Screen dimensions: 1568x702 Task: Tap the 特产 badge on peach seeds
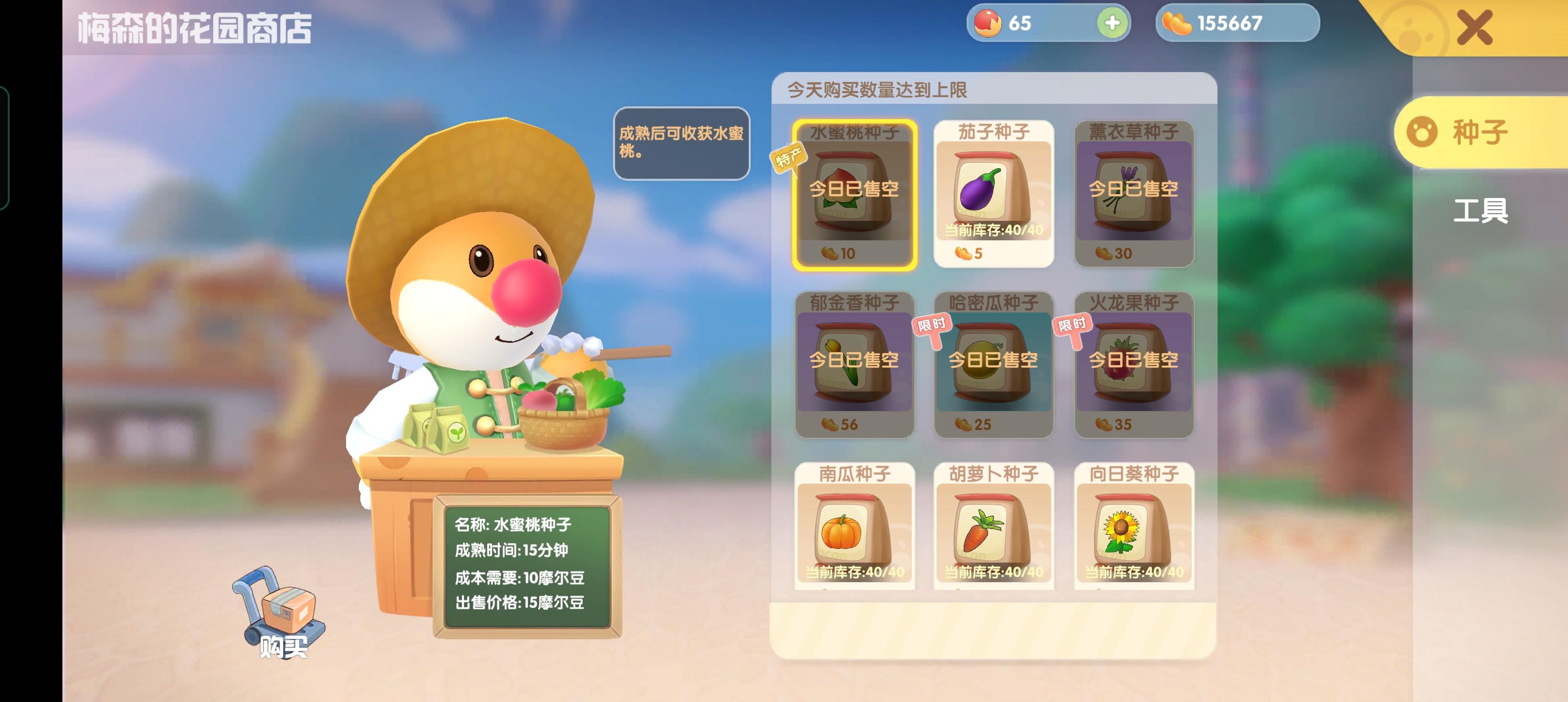tap(790, 157)
